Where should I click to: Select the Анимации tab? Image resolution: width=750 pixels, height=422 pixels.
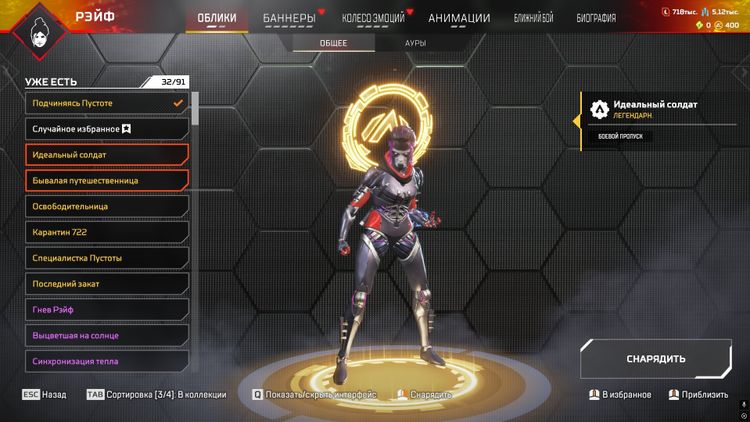pyautogui.click(x=459, y=18)
